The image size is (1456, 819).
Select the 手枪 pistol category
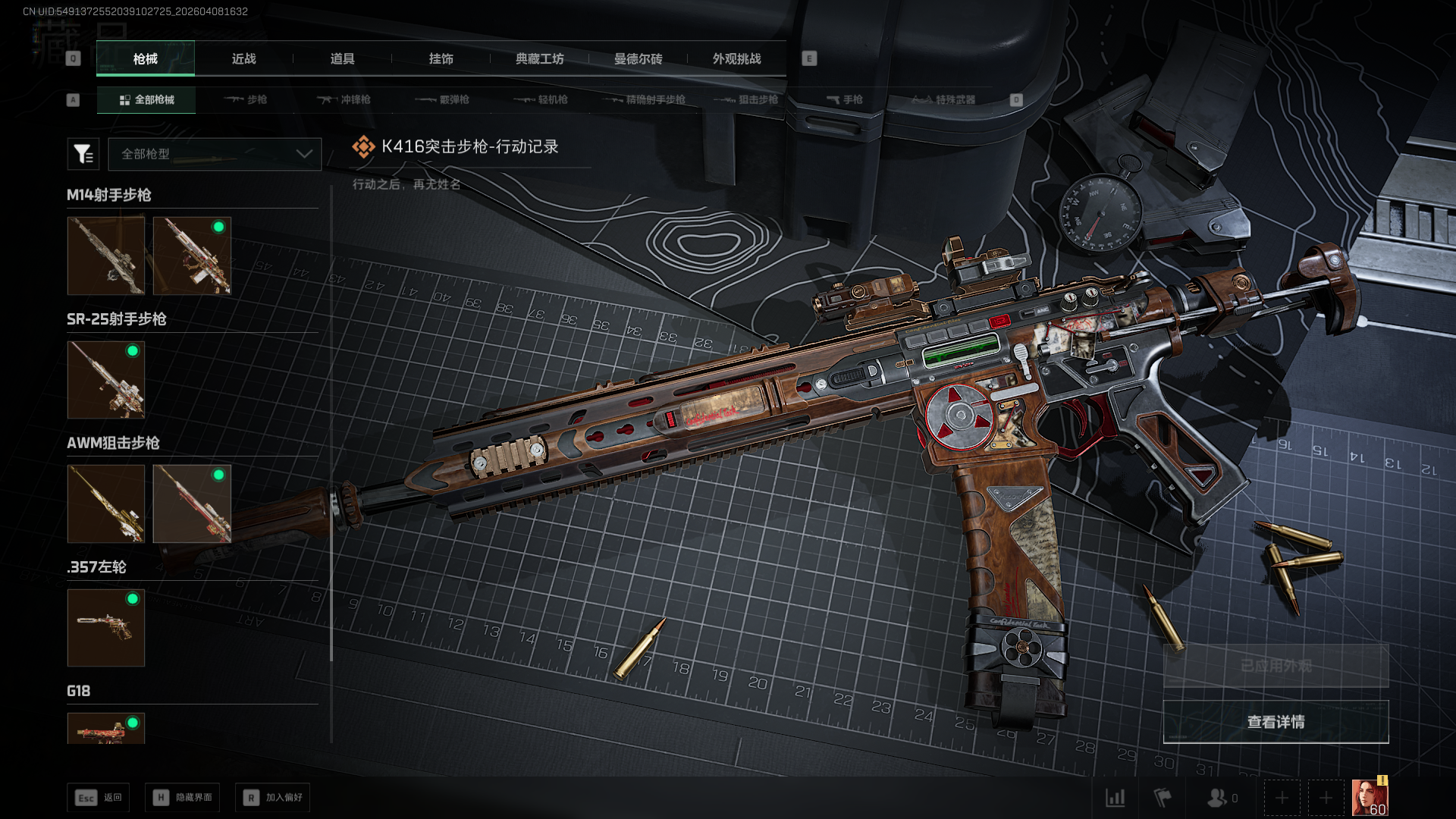[844, 99]
